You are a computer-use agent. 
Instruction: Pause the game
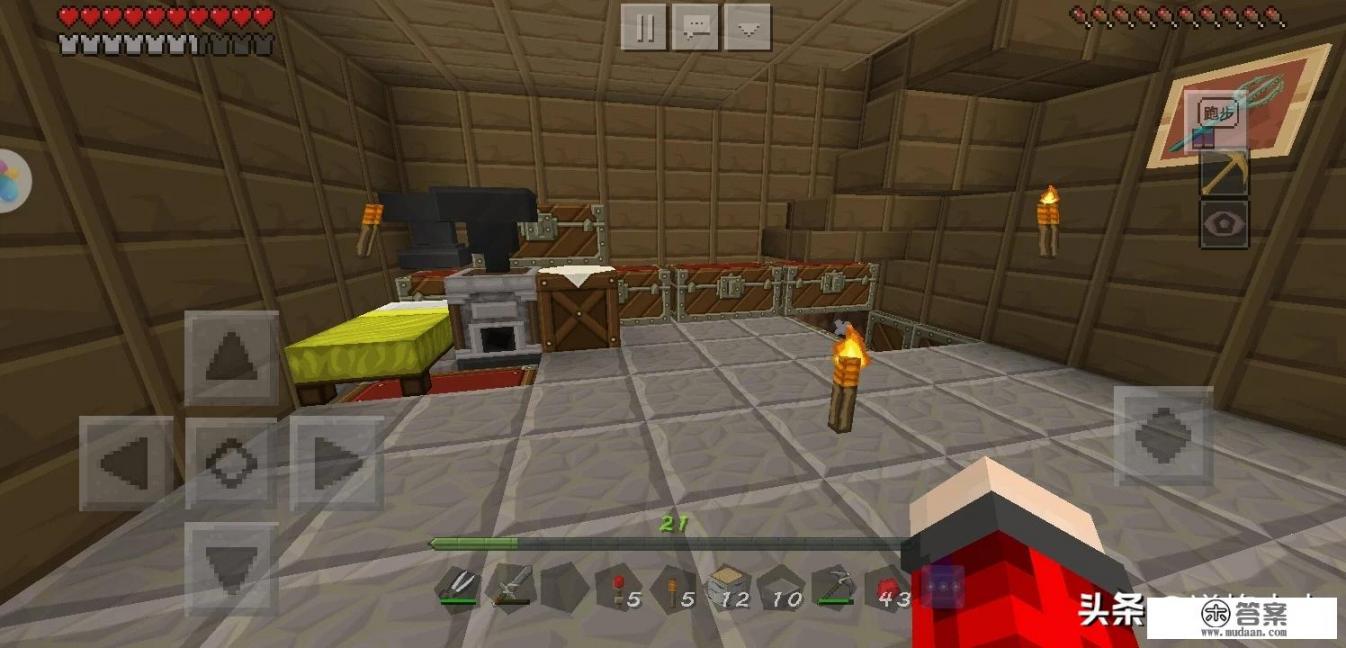[645, 27]
